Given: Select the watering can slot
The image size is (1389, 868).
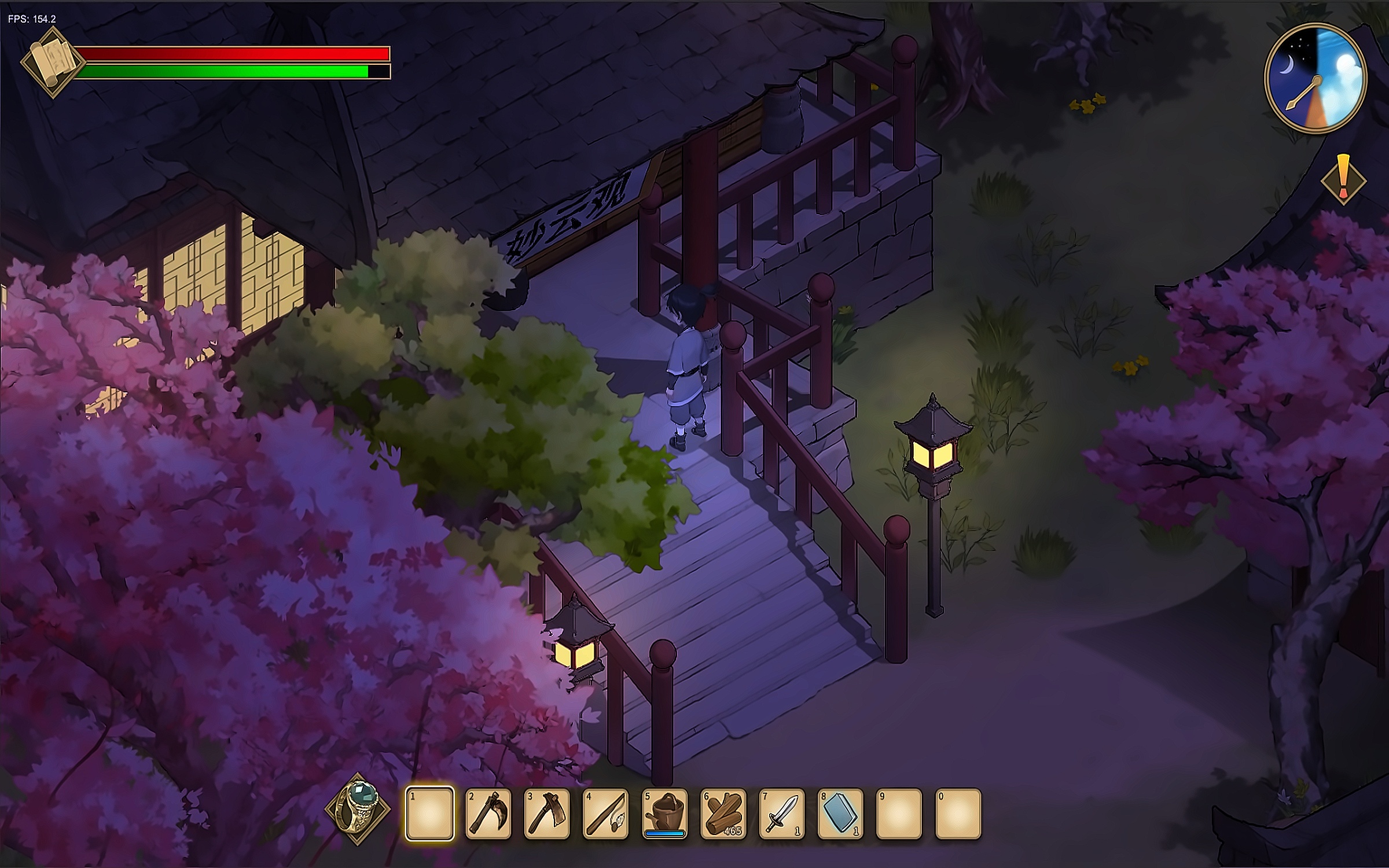Looking at the screenshot, I should (x=665, y=813).
